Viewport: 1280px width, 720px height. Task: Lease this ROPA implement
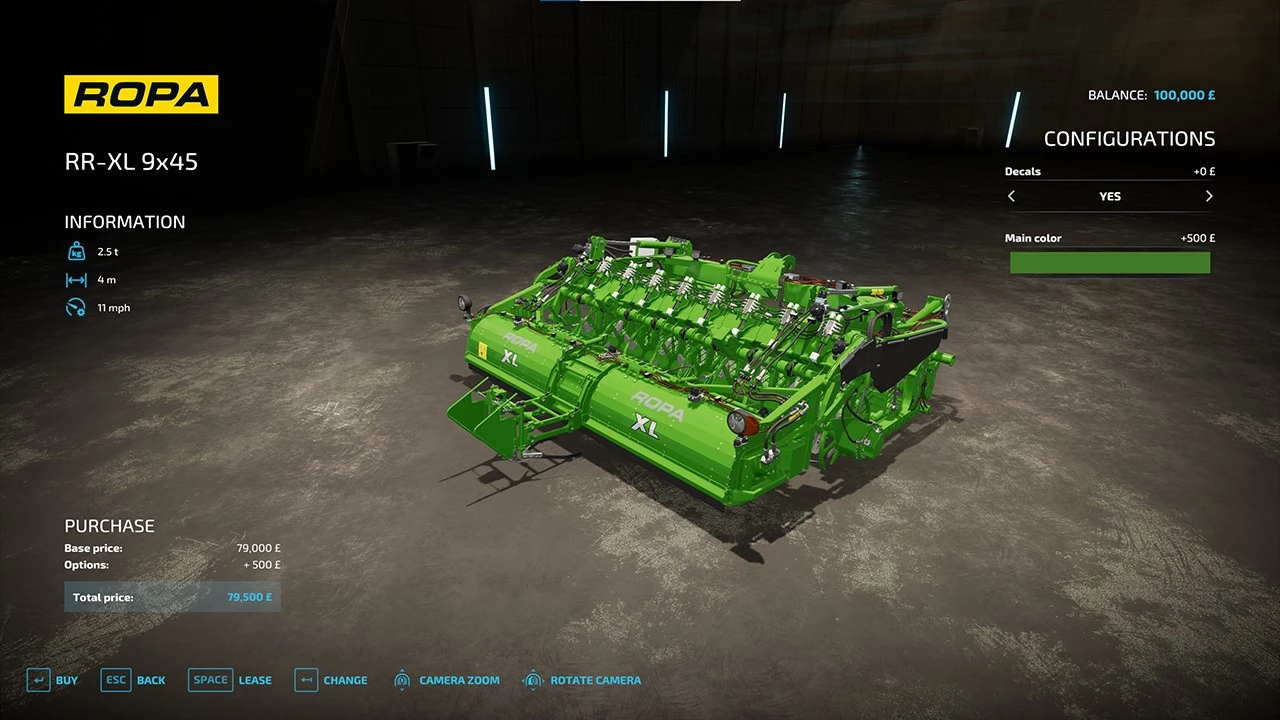[230, 680]
